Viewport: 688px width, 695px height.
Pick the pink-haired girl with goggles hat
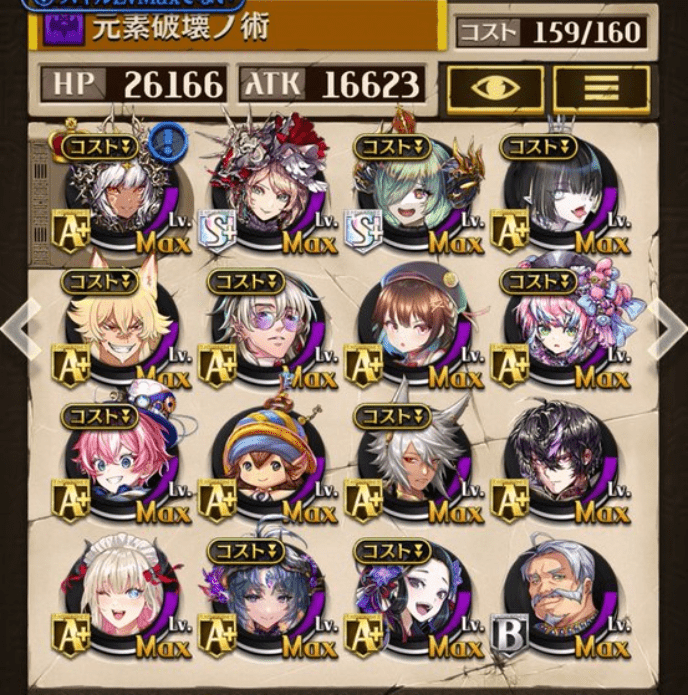click(119, 460)
